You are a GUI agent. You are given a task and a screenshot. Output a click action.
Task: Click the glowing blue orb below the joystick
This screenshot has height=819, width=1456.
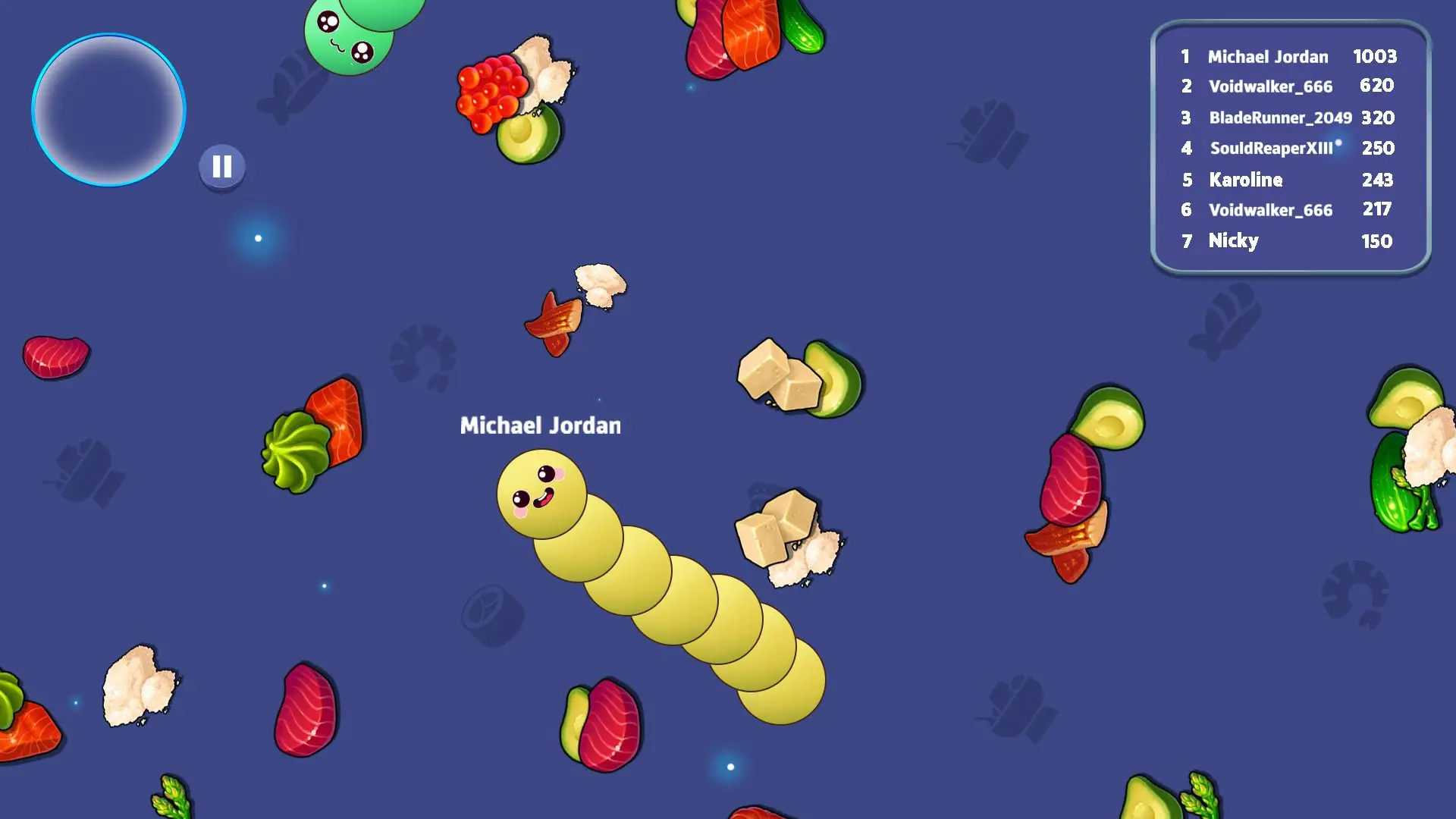[258, 237]
